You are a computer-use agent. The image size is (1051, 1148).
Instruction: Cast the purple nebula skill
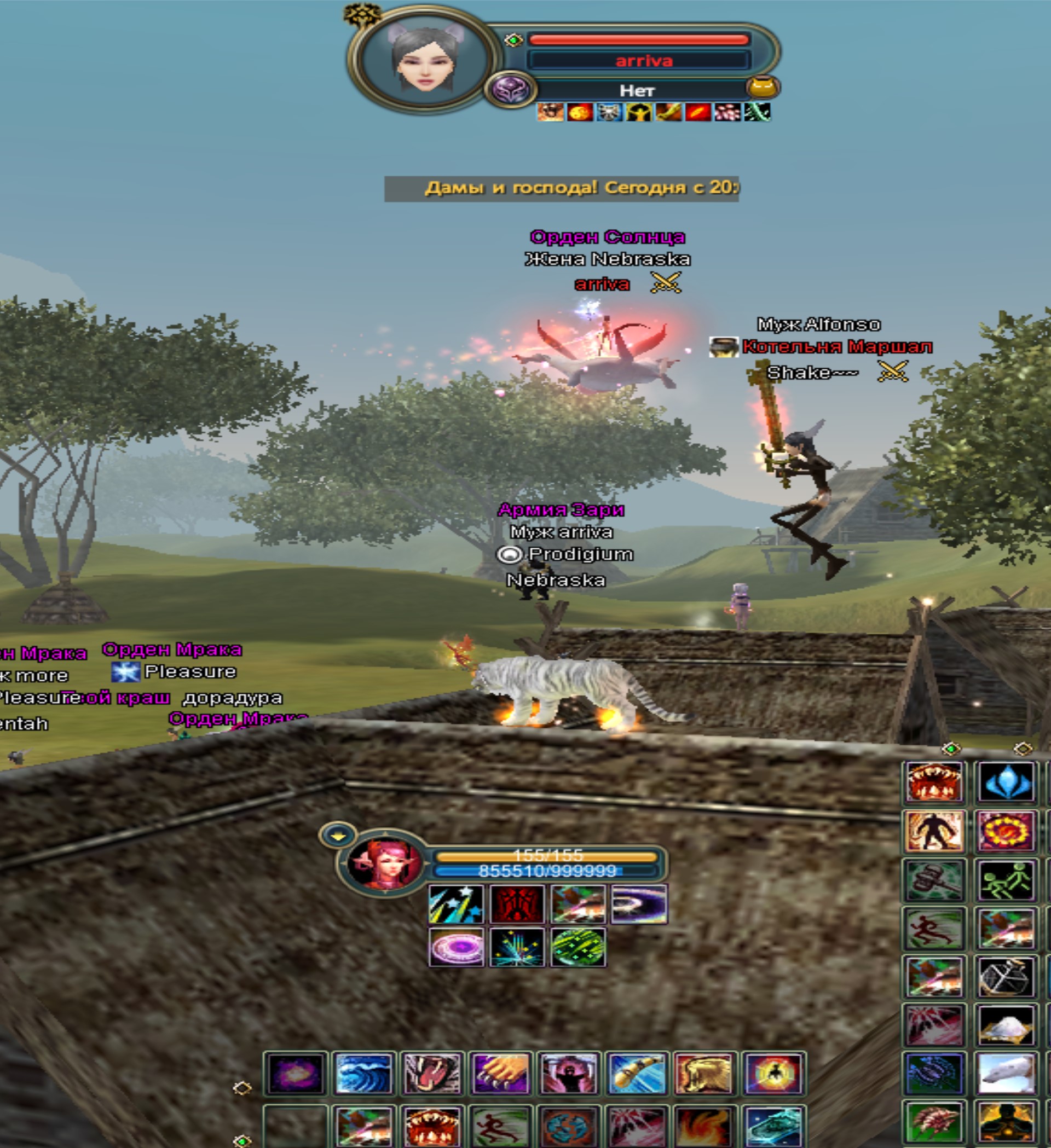click(295, 1074)
